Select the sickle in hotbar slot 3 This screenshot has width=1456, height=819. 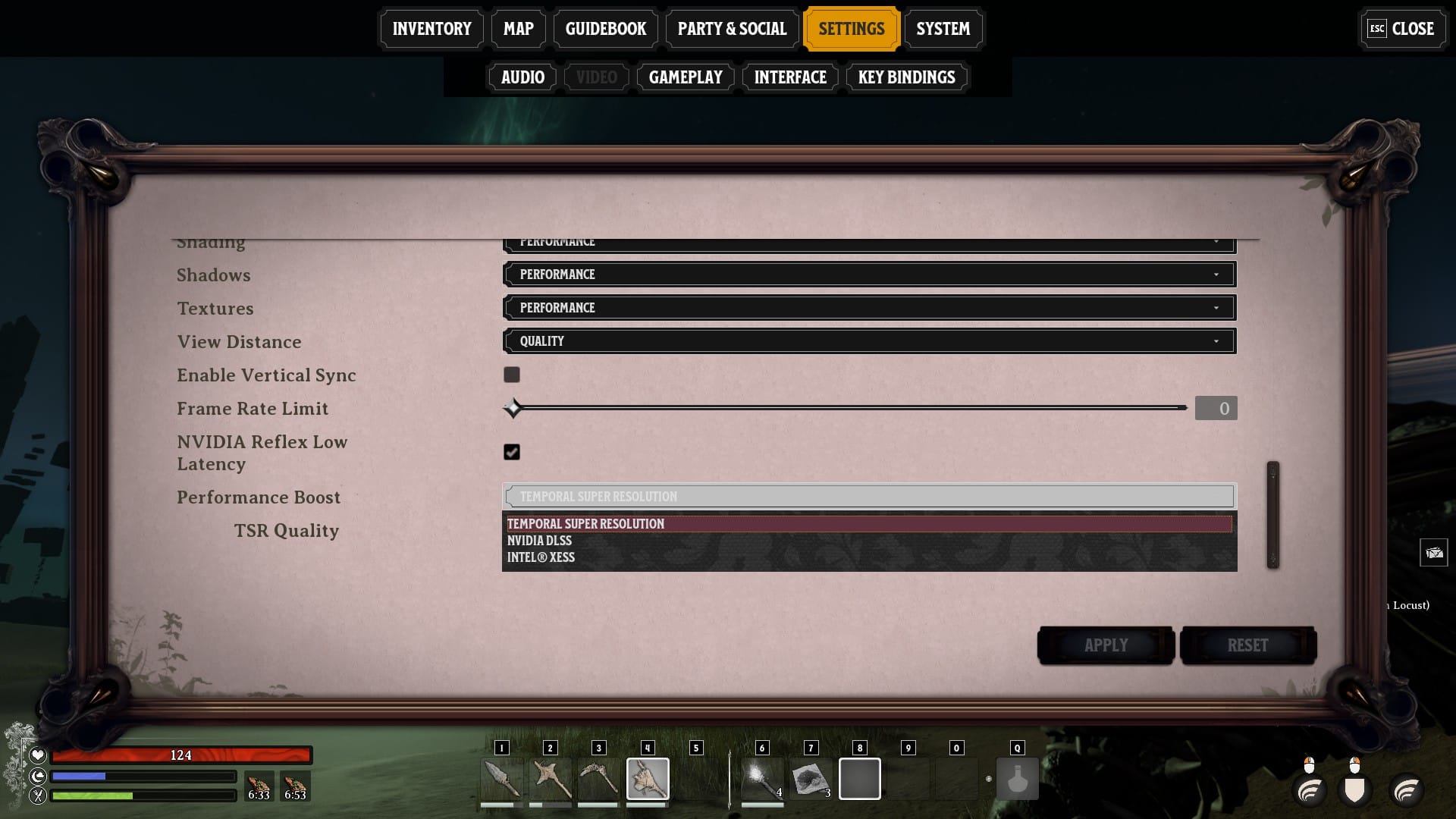(x=598, y=779)
